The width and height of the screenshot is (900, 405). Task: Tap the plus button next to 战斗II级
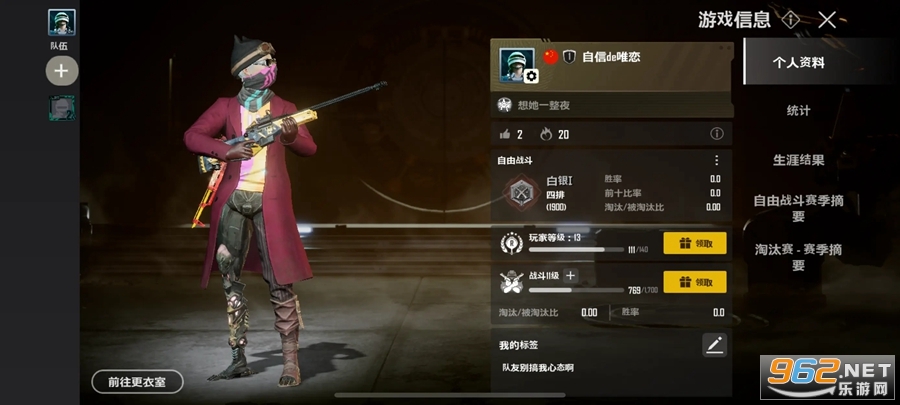[x=571, y=275]
